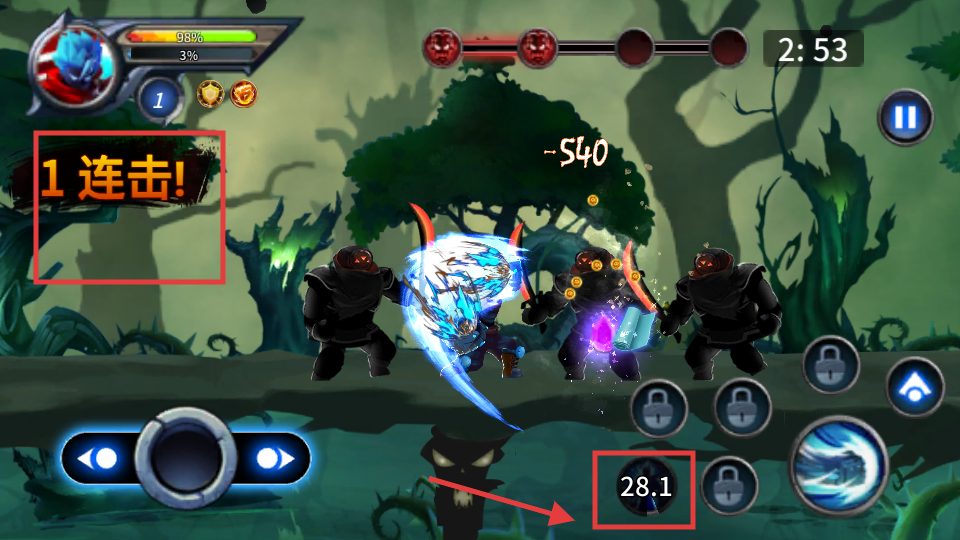Activate the blue slash attack button
The height and width of the screenshot is (540, 960).
[838, 465]
